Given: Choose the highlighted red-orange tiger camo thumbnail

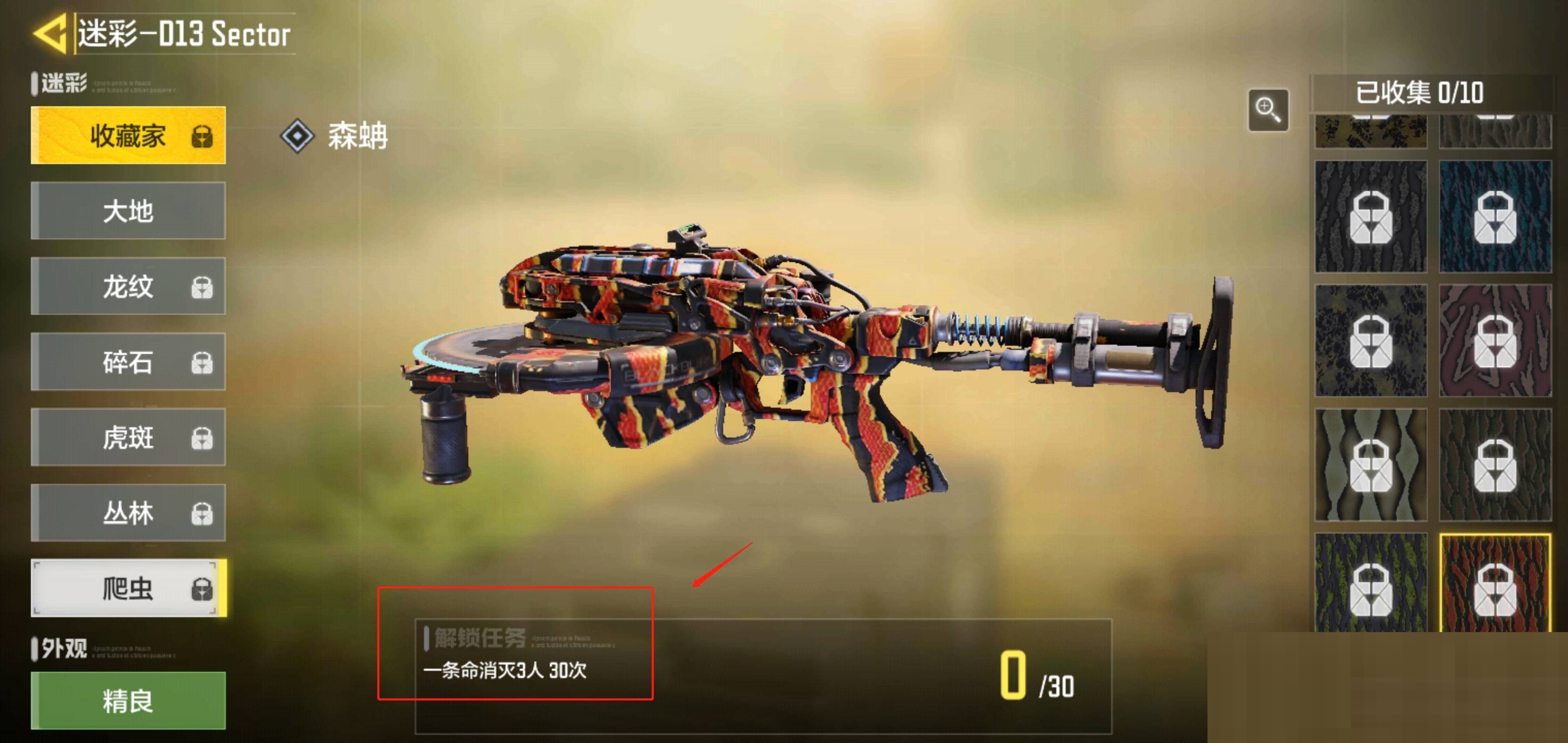Looking at the screenshot, I should (1494, 584).
